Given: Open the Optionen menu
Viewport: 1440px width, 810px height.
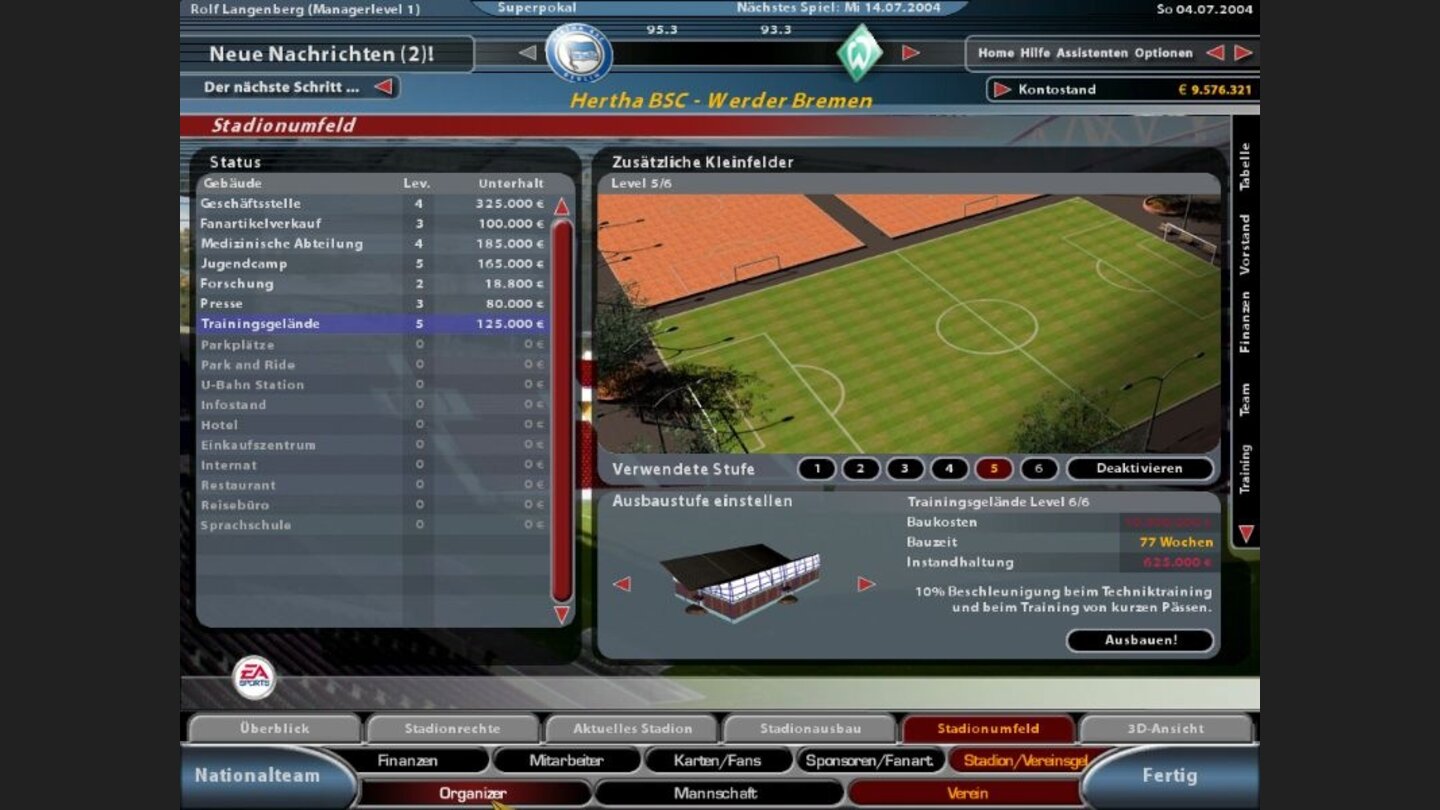Looking at the screenshot, I should (x=1164, y=52).
